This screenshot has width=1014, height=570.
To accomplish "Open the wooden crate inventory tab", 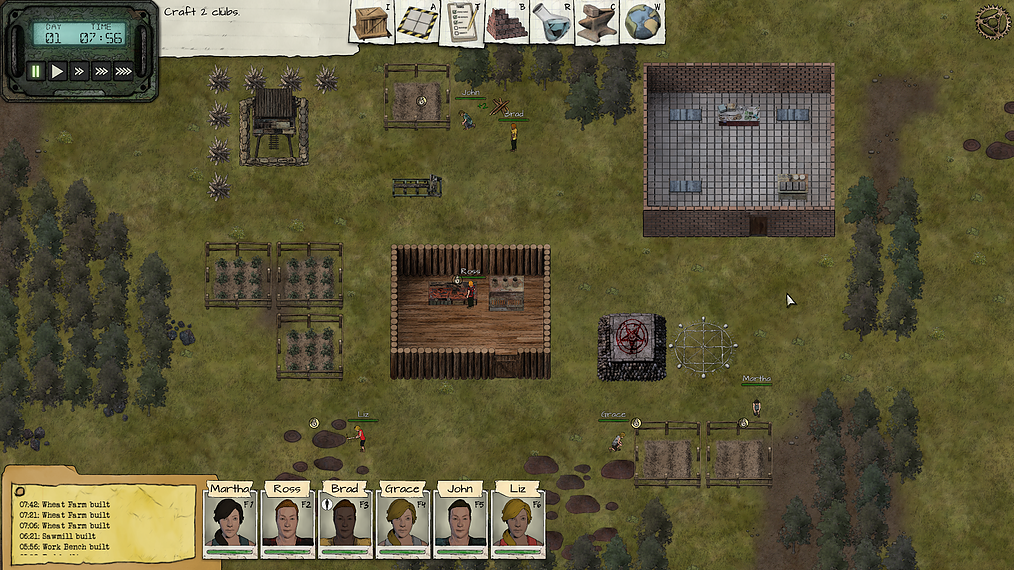I will (x=372, y=22).
